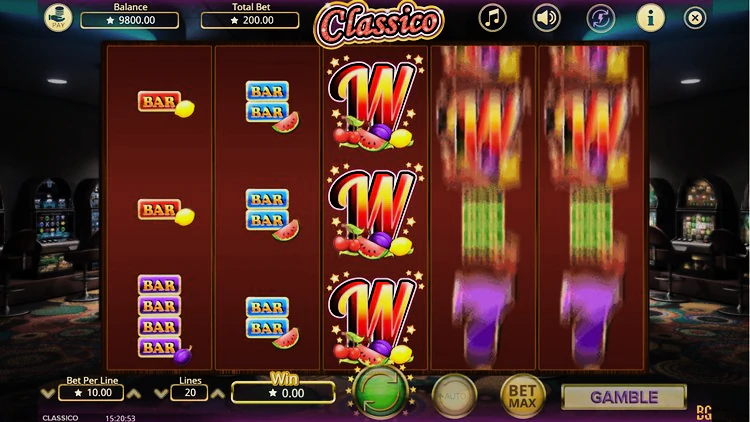Spin the reels with the green button

click(377, 392)
